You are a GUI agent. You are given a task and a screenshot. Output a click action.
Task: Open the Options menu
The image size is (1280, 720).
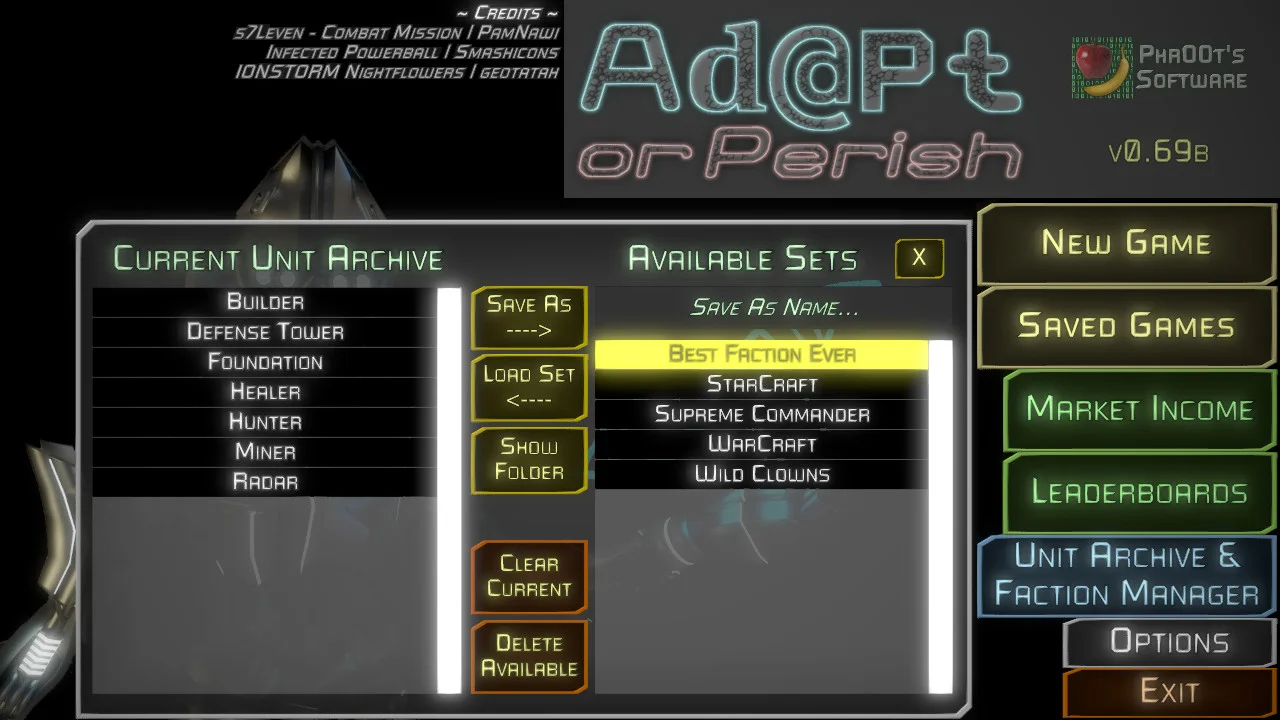(x=1168, y=642)
